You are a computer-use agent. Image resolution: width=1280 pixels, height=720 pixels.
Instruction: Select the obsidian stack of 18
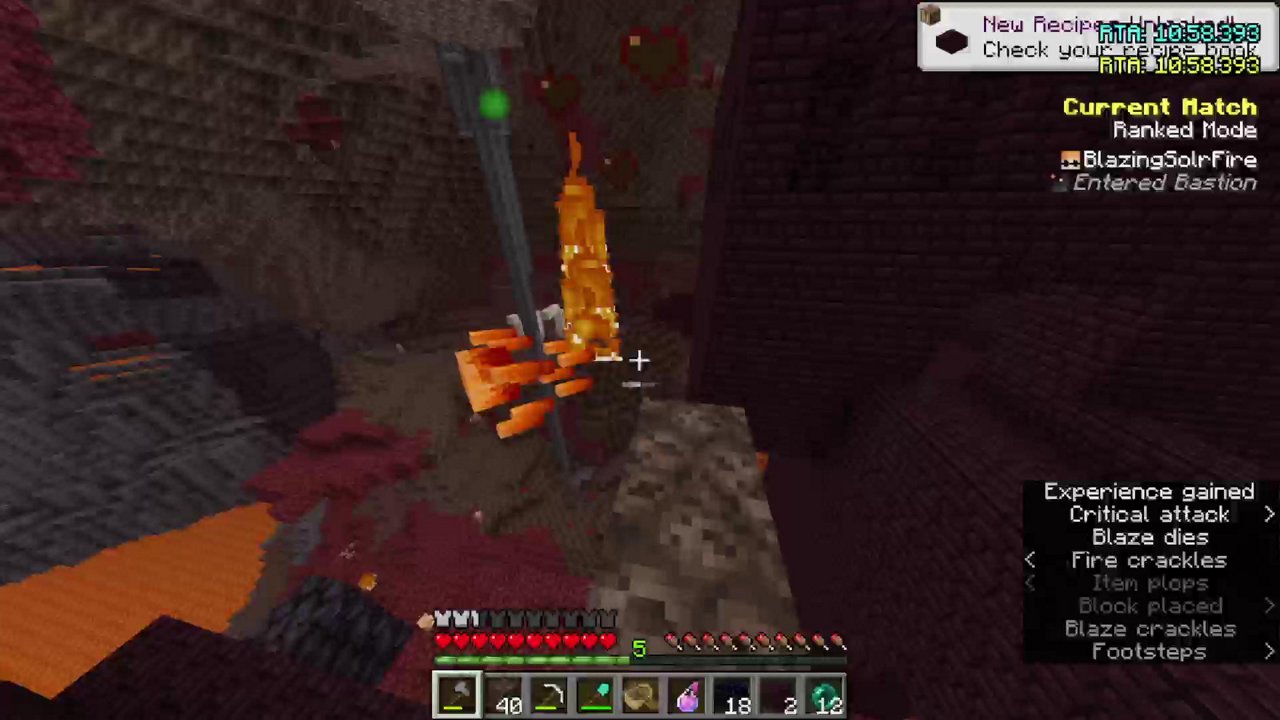pos(733,695)
